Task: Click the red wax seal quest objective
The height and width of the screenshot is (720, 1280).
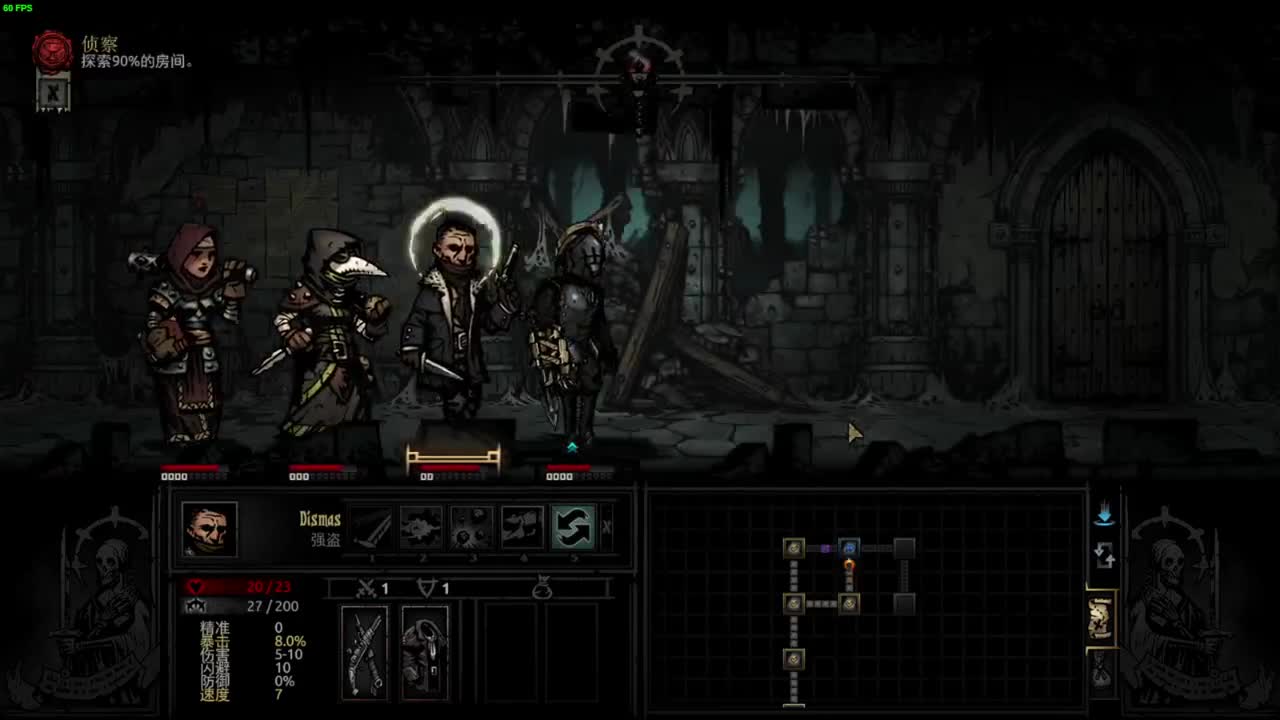Action: pos(53,51)
